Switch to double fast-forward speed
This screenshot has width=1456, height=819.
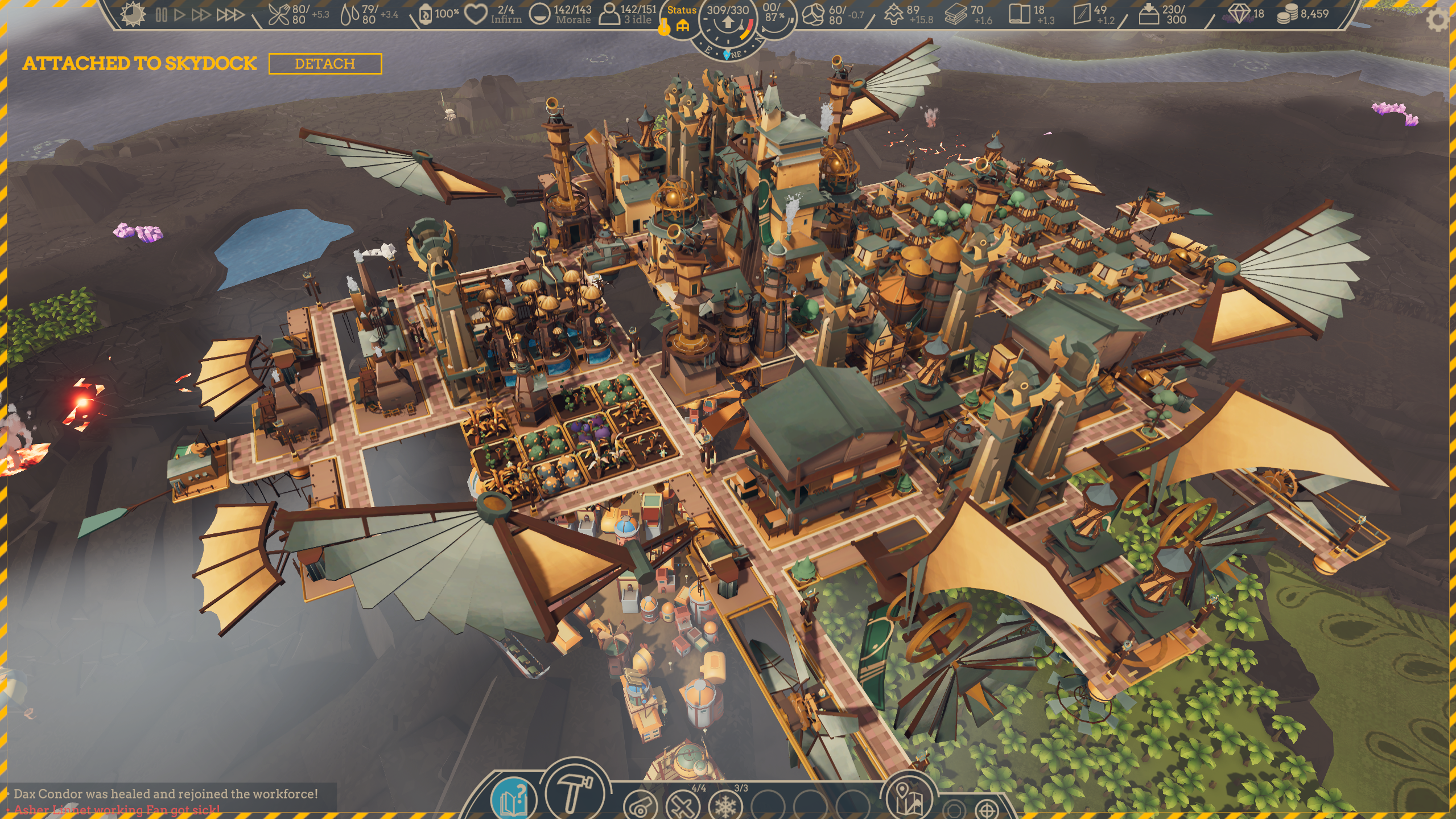click(200, 15)
